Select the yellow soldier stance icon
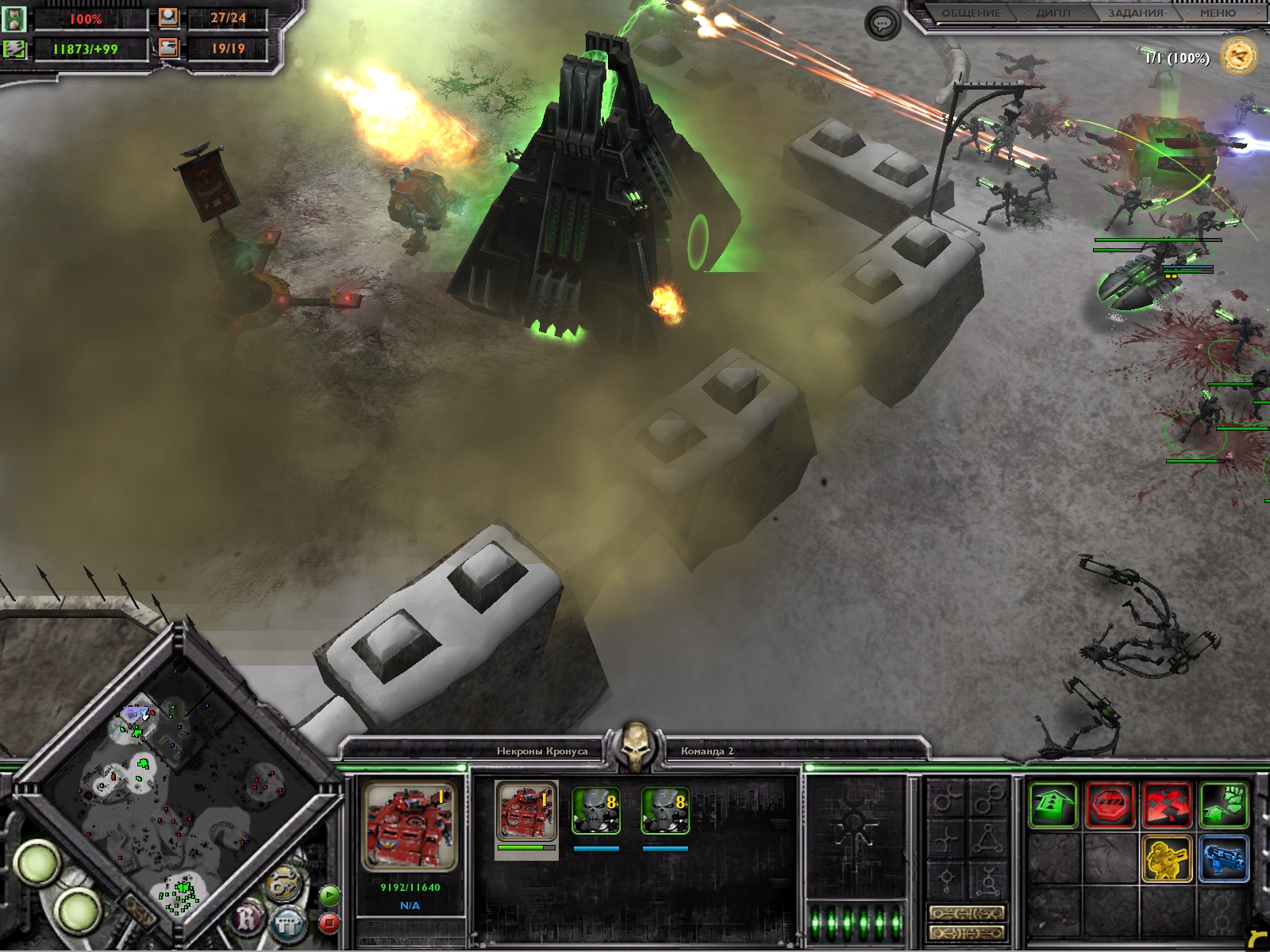The width and height of the screenshot is (1270, 952). [x=1167, y=858]
